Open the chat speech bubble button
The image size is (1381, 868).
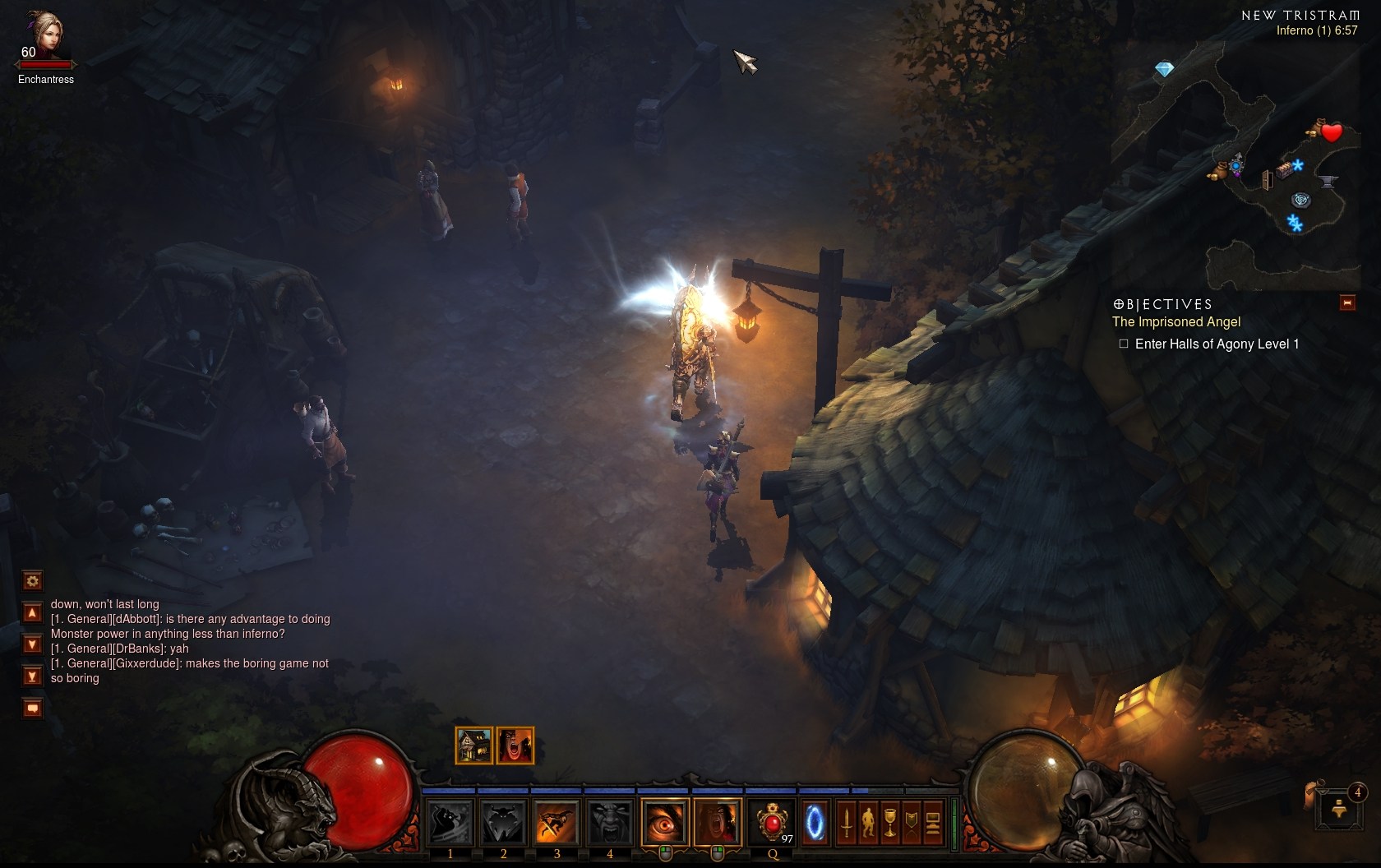click(x=32, y=708)
